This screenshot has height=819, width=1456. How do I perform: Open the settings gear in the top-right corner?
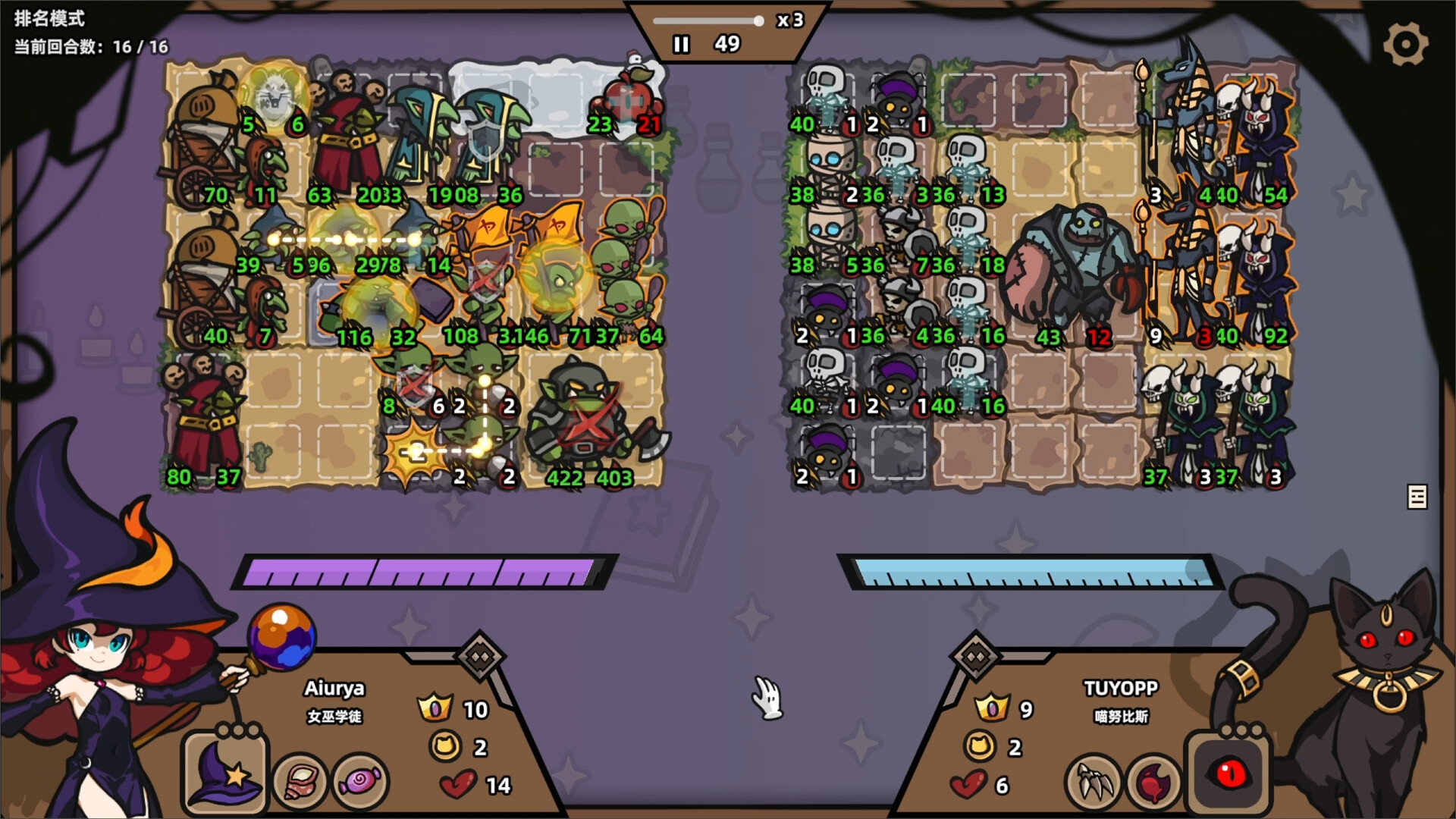click(1407, 43)
